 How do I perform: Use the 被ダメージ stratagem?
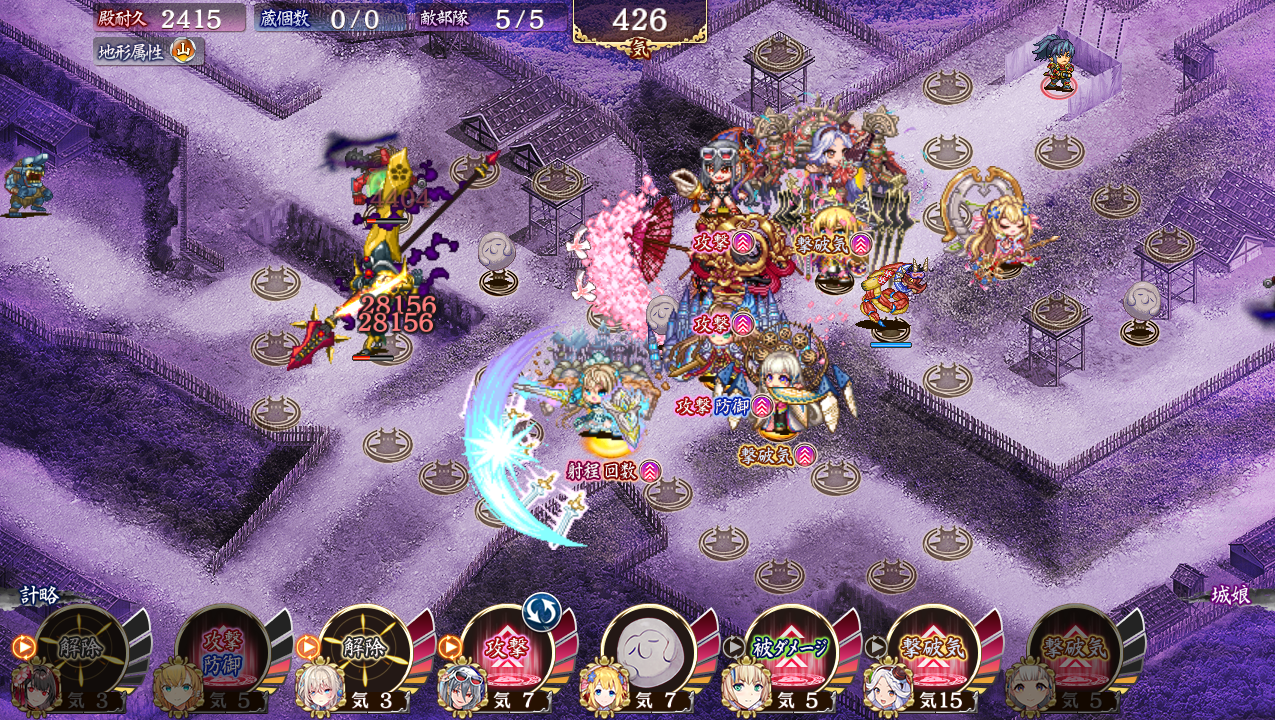click(x=790, y=650)
